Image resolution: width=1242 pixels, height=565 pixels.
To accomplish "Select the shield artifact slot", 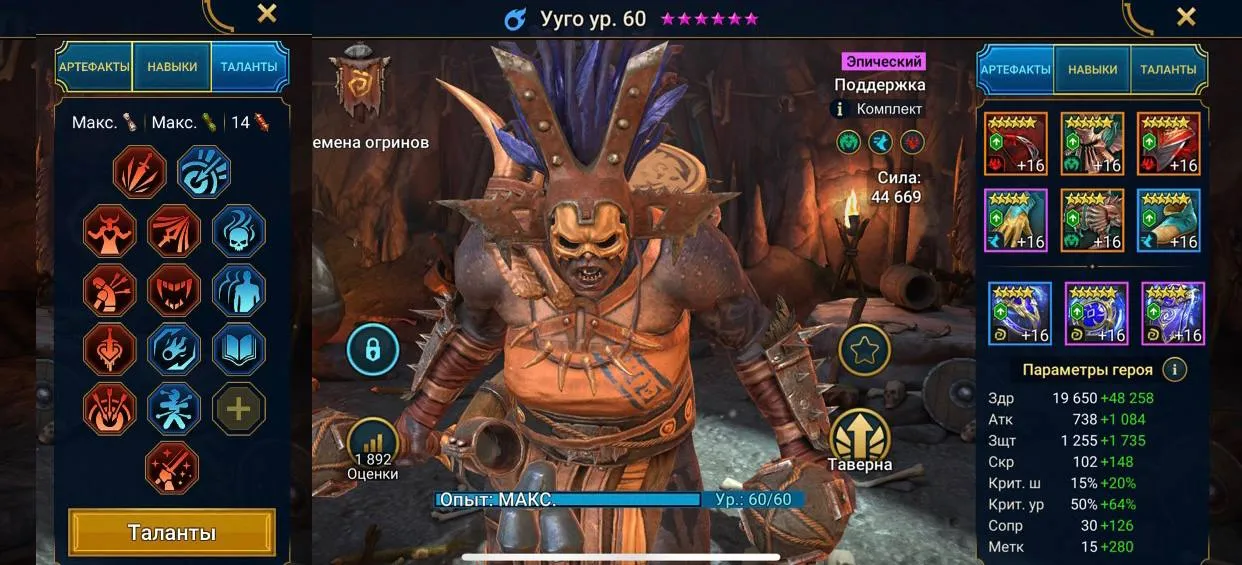I will 1168,144.
